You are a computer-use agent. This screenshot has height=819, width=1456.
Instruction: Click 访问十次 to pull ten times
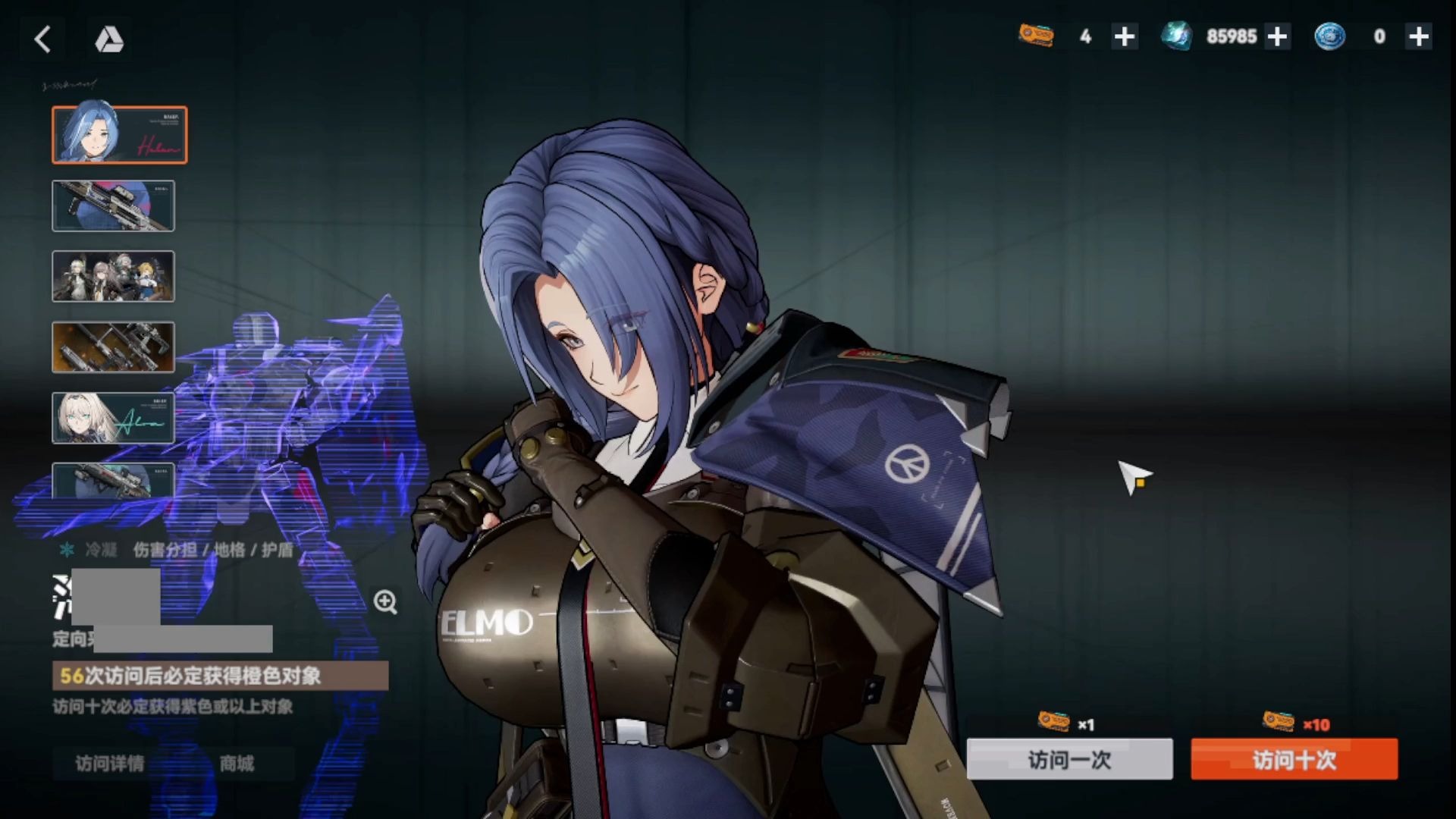click(x=1294, y=759)
